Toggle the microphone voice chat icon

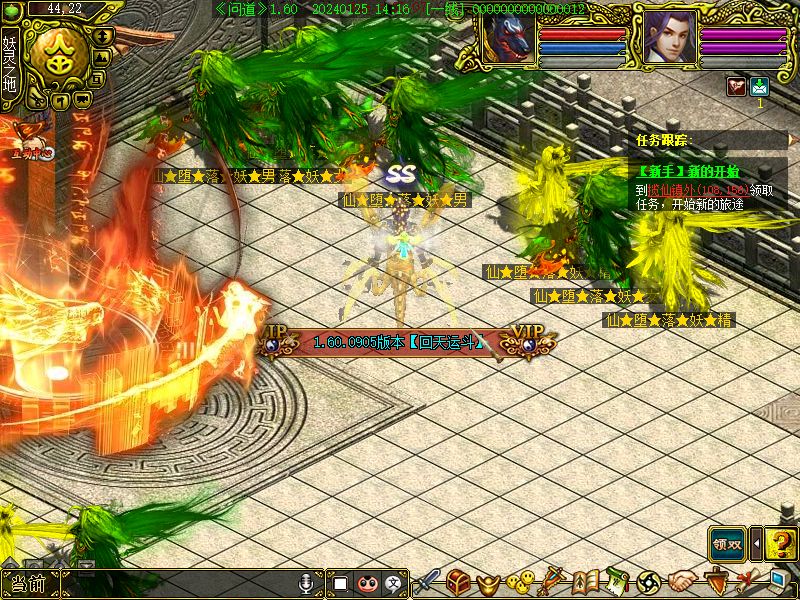pos(308,582)
